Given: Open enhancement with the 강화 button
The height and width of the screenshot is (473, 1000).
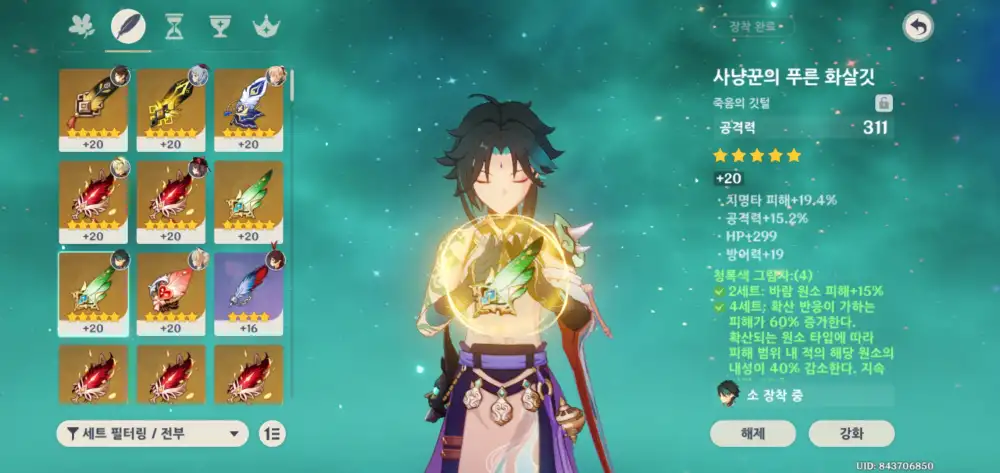Looking at the screenshot, I should [851, 433].
